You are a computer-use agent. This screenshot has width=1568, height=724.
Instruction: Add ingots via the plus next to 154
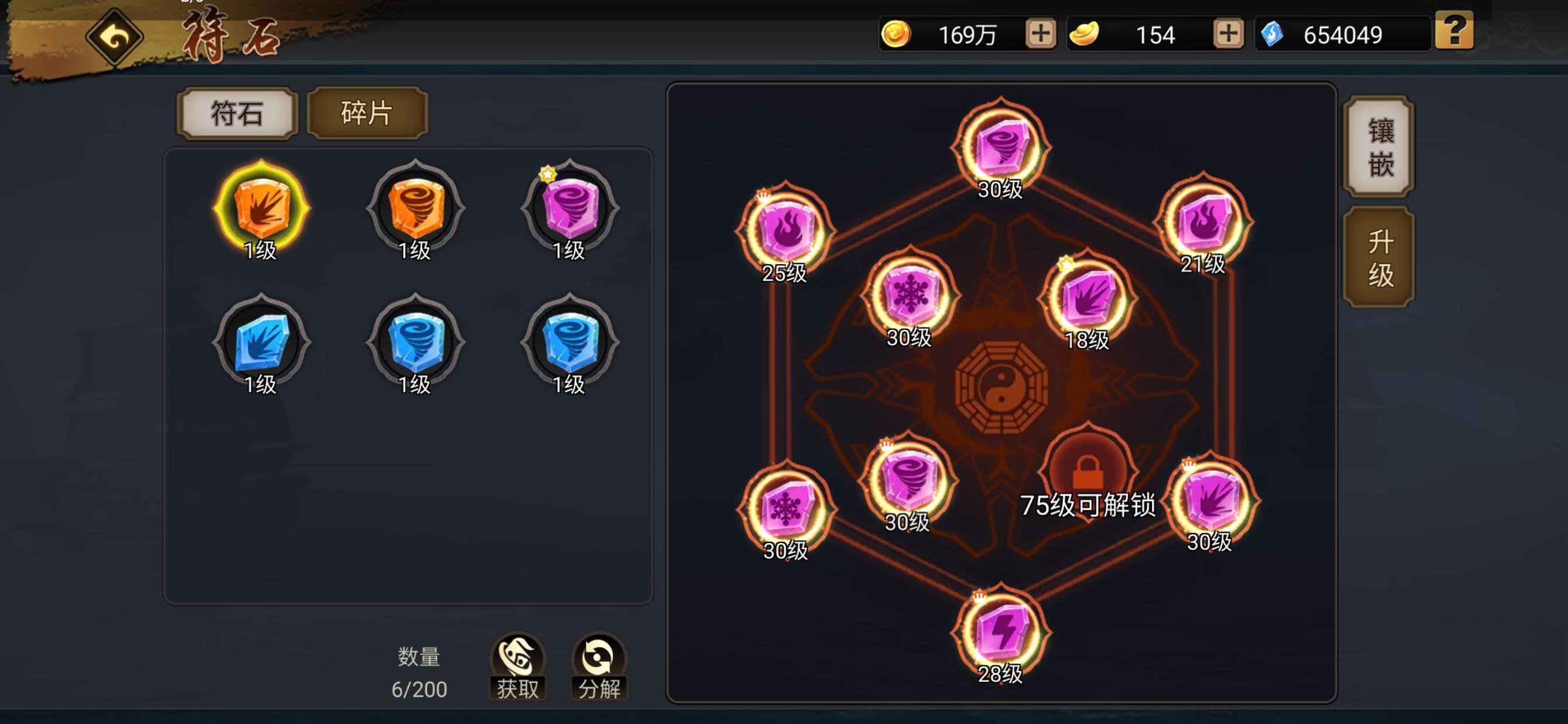pos(1229,35)
